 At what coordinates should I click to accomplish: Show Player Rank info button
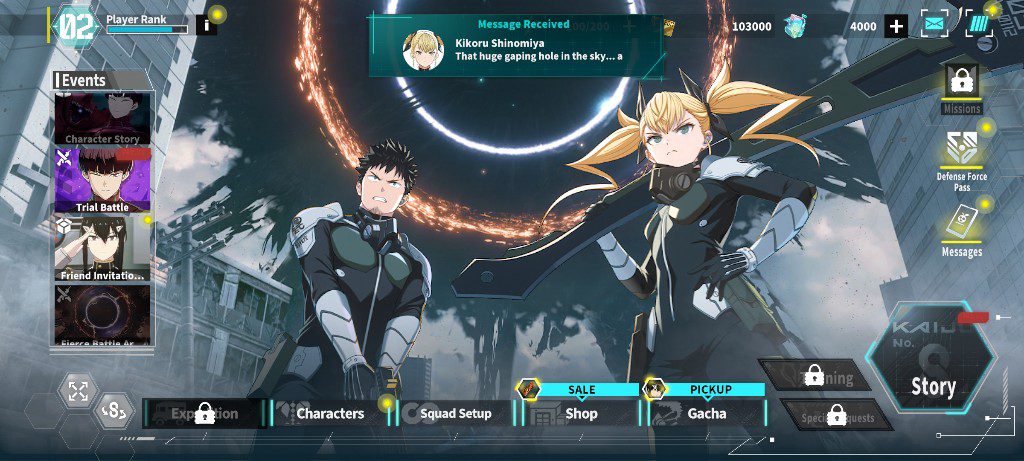(206, 25)
